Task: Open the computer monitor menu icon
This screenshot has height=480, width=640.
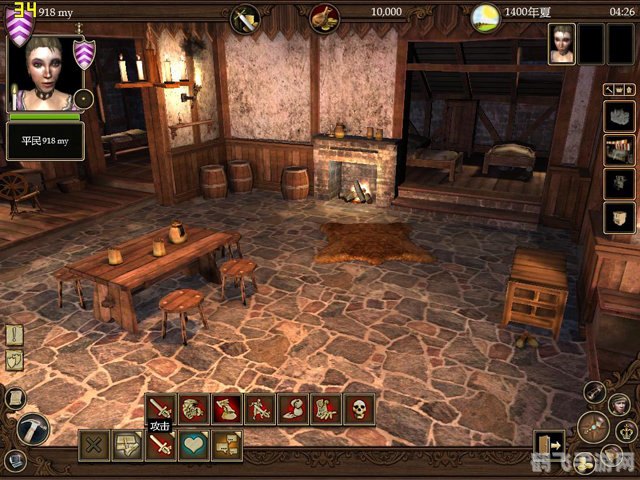Action: click(x=14, y=461)
